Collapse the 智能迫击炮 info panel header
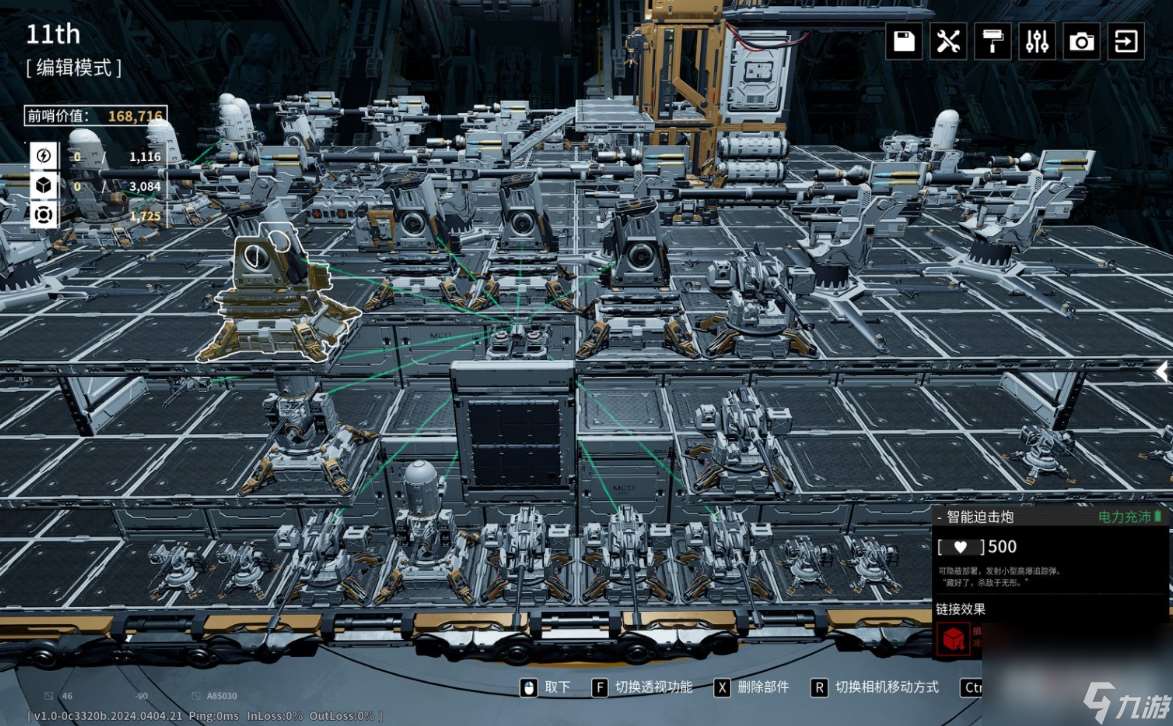 pyautogui.click(x=938, y=518)
